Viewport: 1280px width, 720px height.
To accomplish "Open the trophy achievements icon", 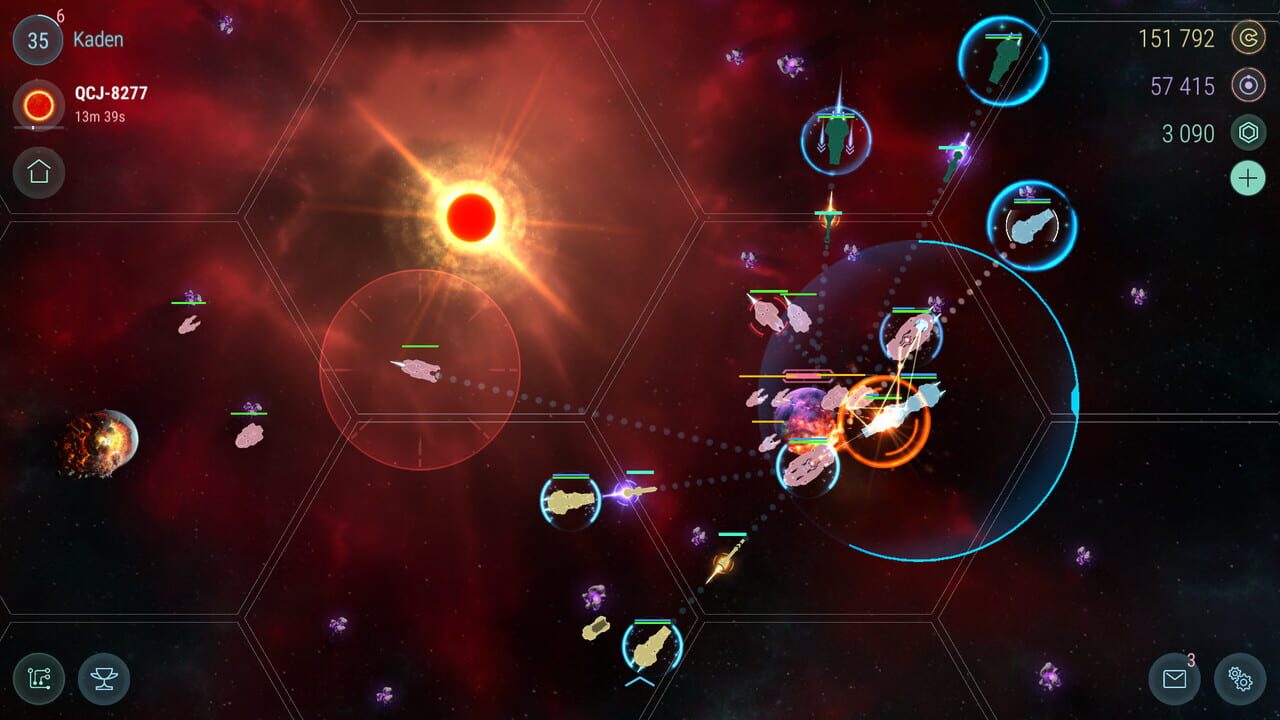I will [101, 679].
